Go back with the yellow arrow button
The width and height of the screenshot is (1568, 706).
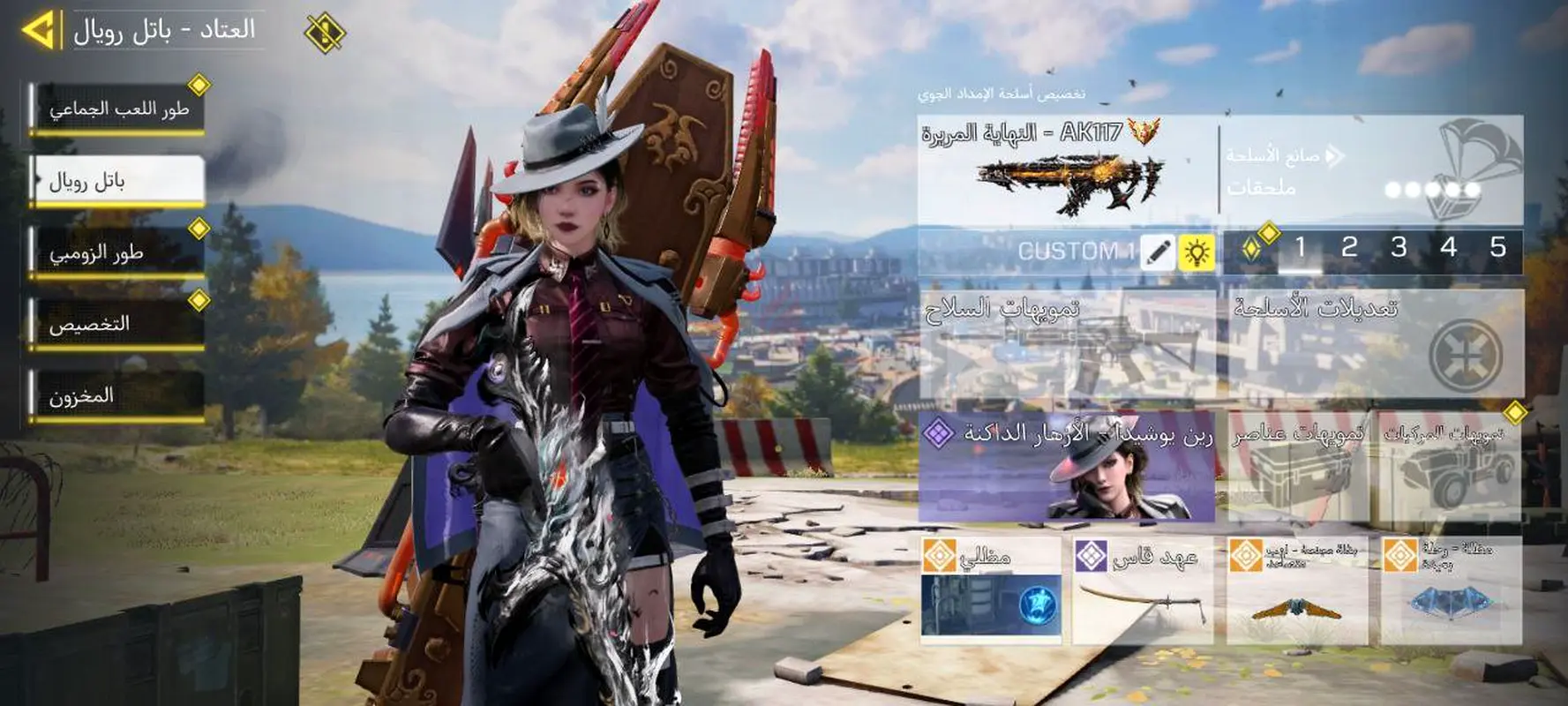(39, 30)
